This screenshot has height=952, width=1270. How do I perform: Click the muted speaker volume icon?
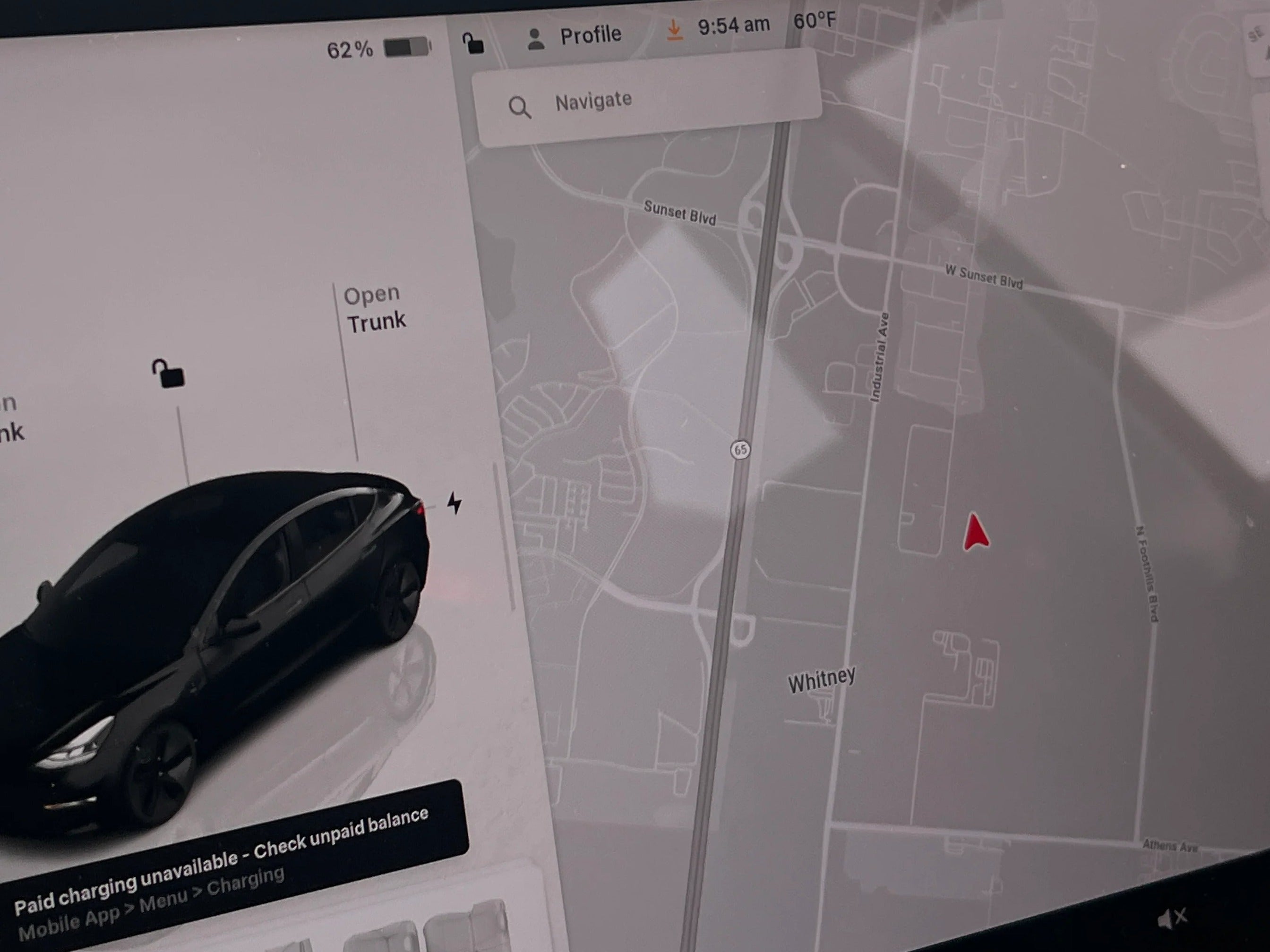(1171, 918)
